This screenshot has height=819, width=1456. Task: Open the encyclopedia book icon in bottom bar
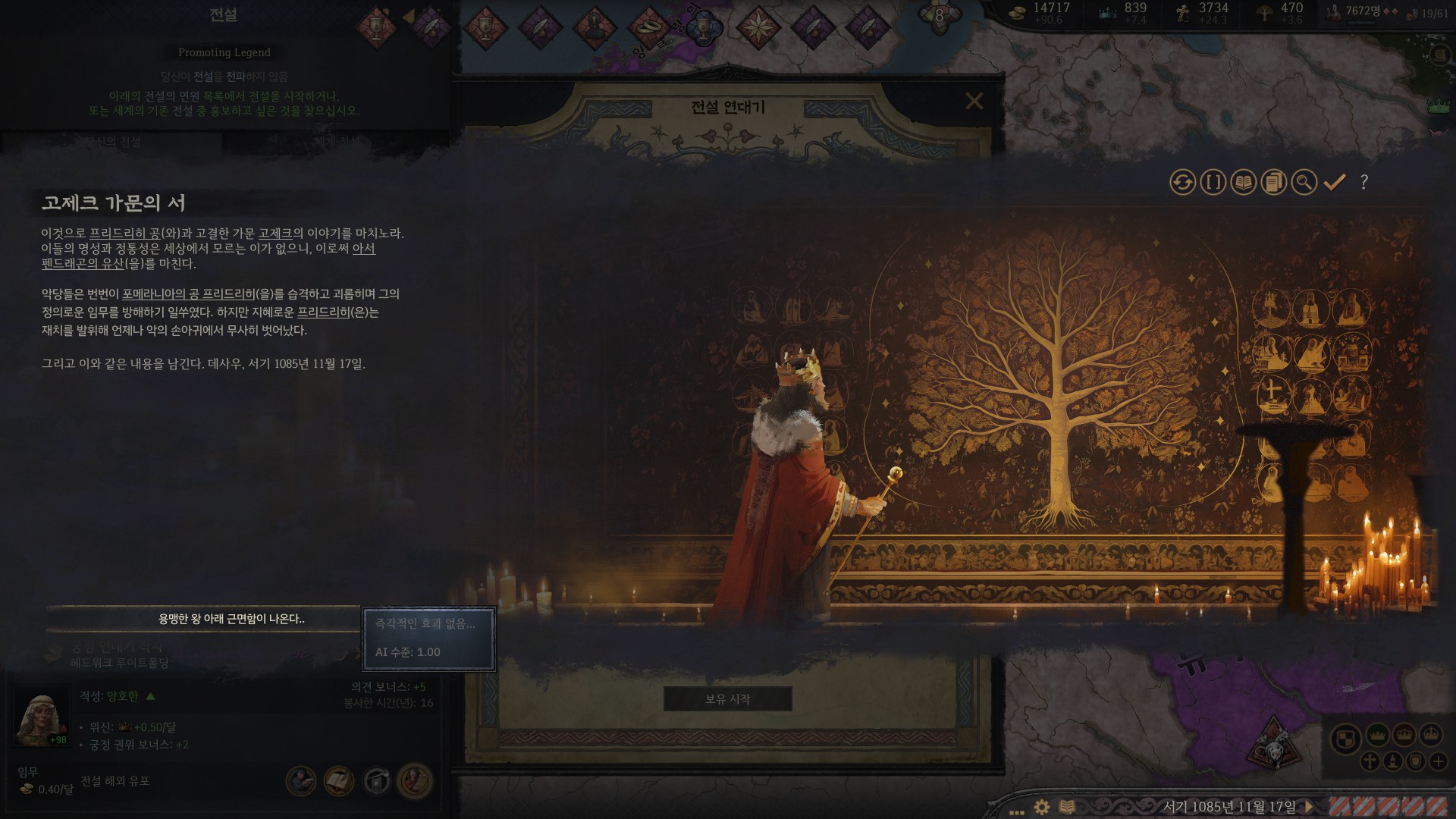pyautogui.click(x=1067, y=807)
